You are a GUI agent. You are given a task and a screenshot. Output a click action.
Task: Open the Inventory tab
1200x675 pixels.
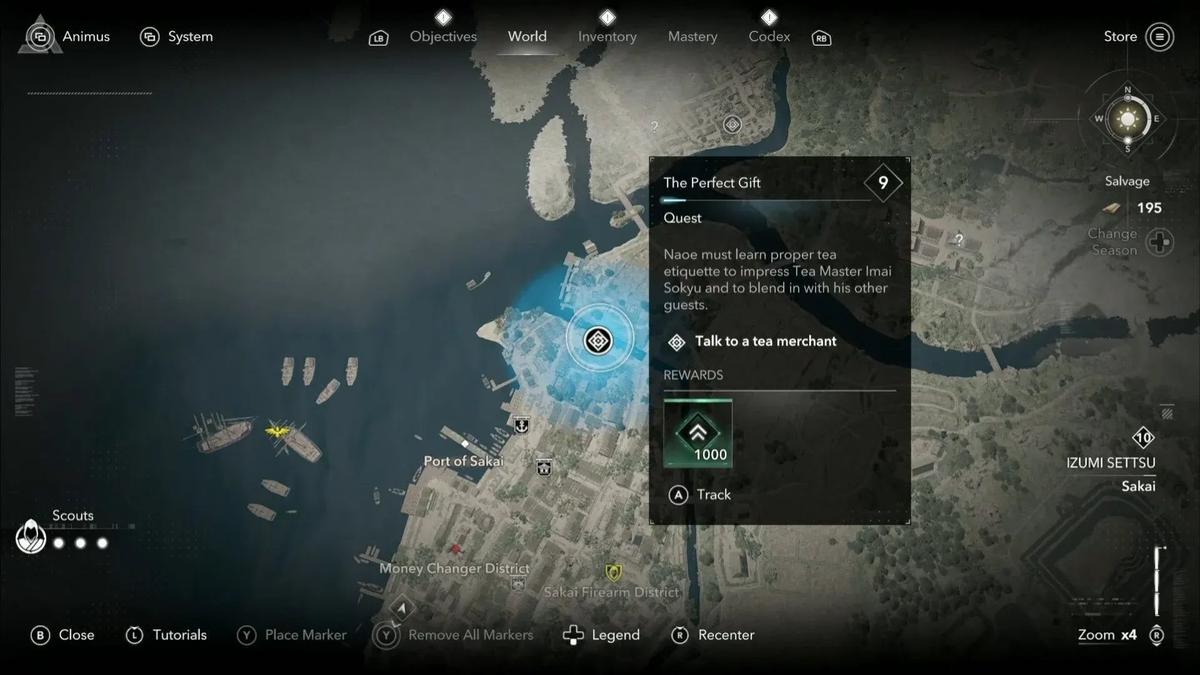607,36
